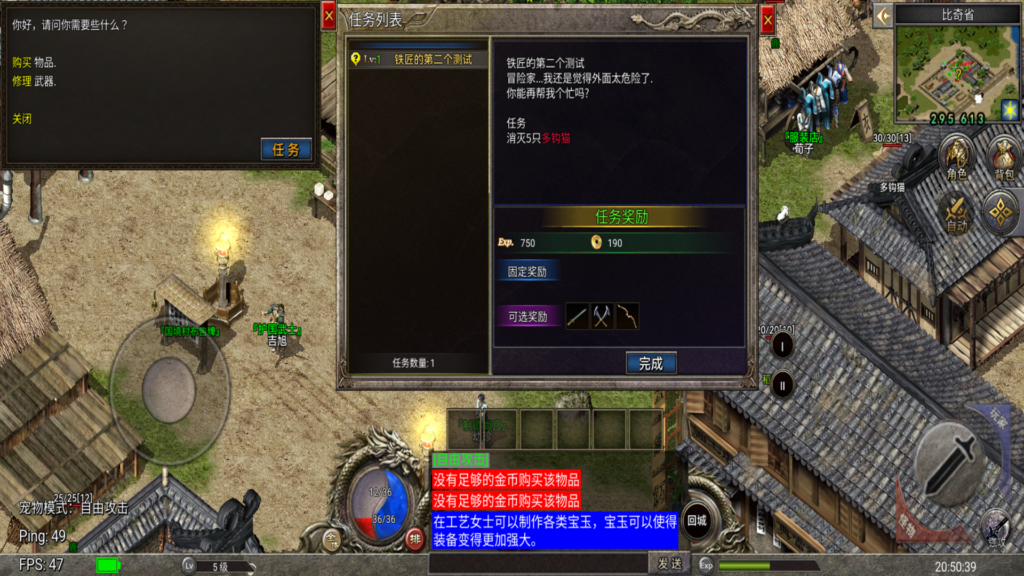Pick the bow optional reward
Screen dimensions: 1024x576
pos(627,316)
